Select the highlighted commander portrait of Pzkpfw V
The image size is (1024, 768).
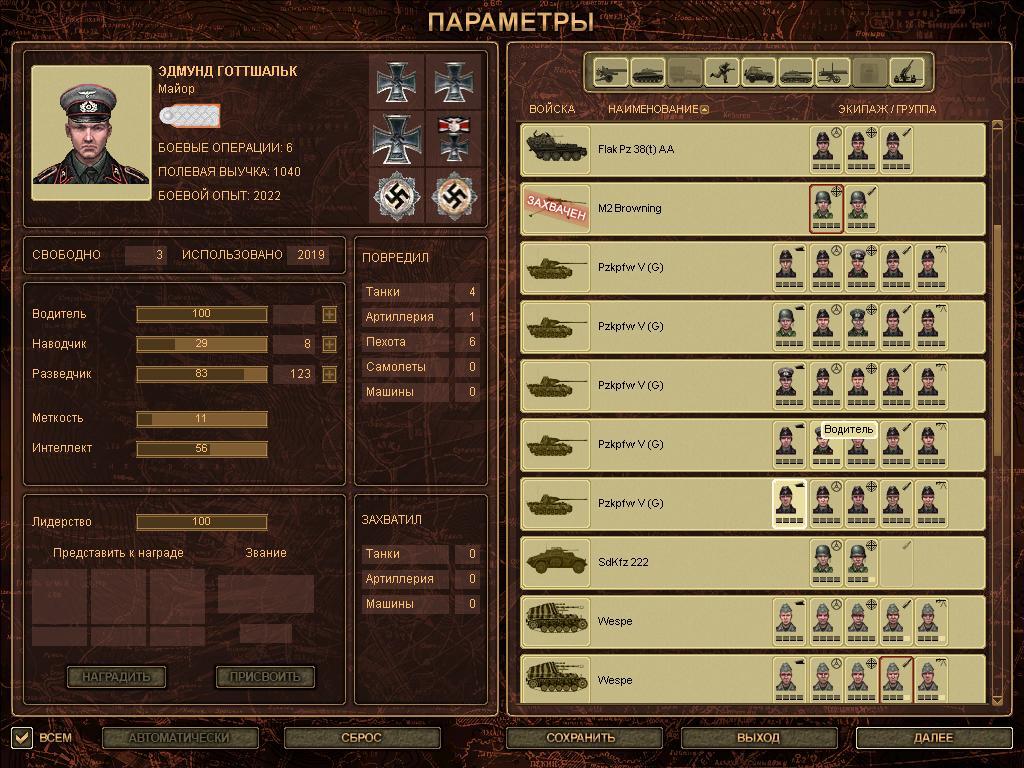[789, 503]
